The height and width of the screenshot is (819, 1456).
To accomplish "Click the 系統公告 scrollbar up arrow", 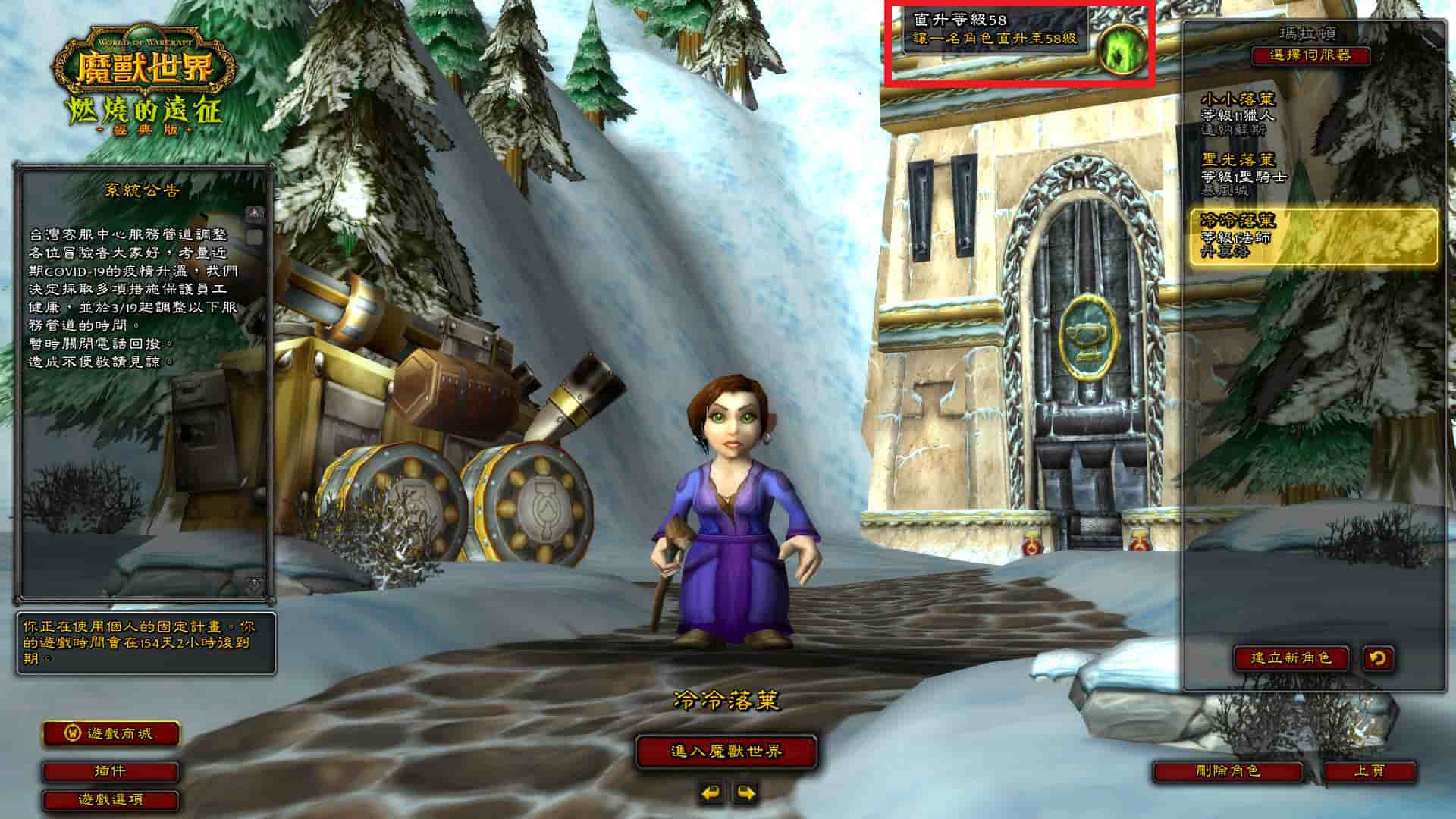I will pyautogui.click(x=256, y=214).
